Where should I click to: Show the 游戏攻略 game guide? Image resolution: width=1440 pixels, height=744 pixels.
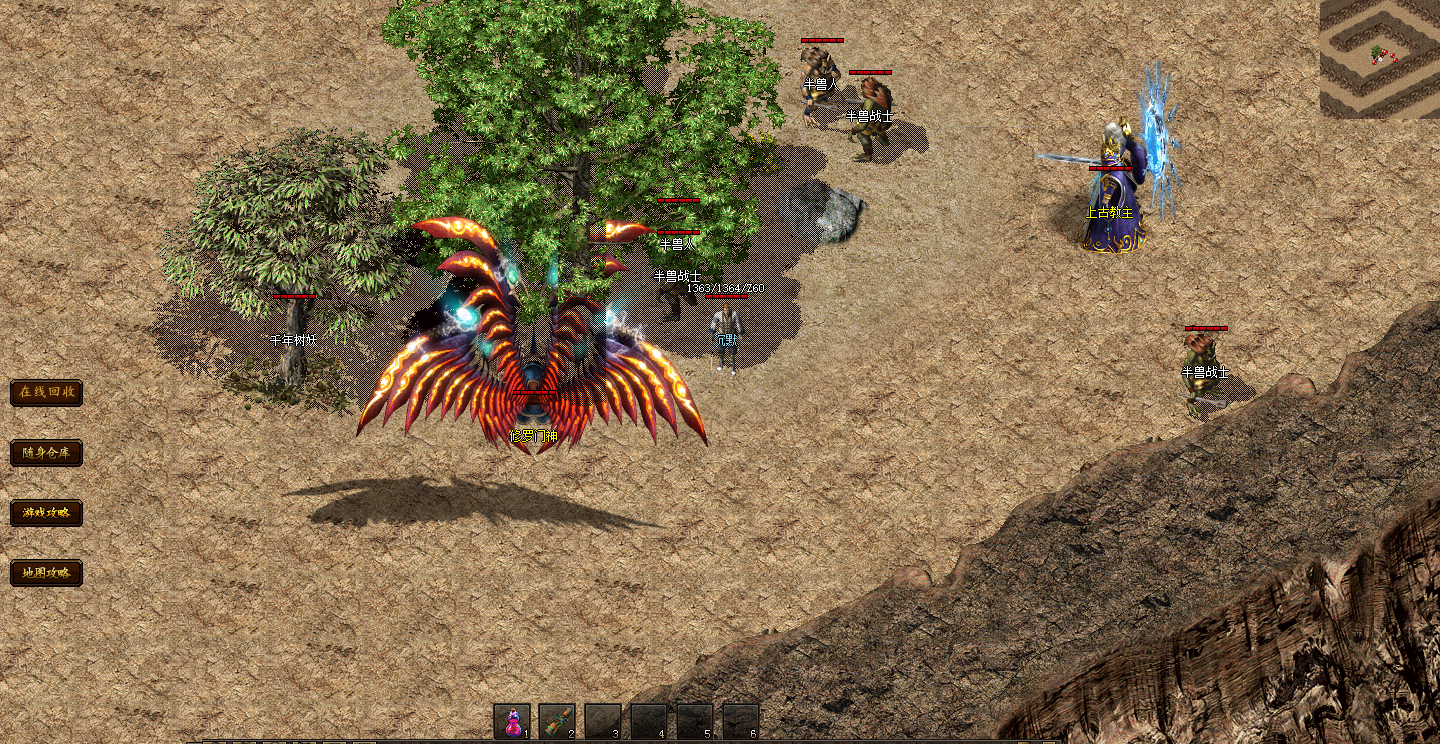46,513
